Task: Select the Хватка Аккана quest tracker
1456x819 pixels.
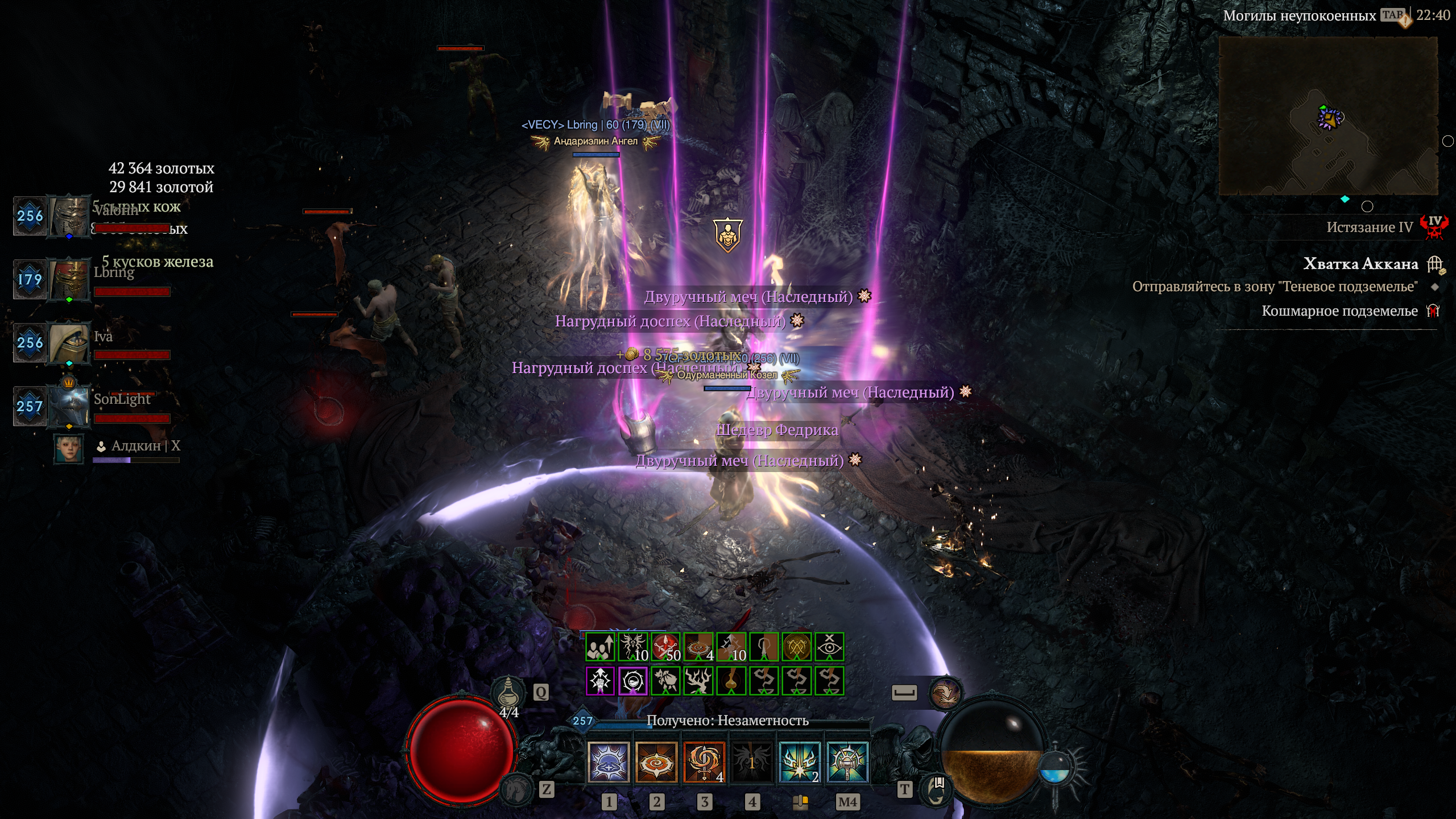Action: pyautogui.click(x=1360, y=264)
